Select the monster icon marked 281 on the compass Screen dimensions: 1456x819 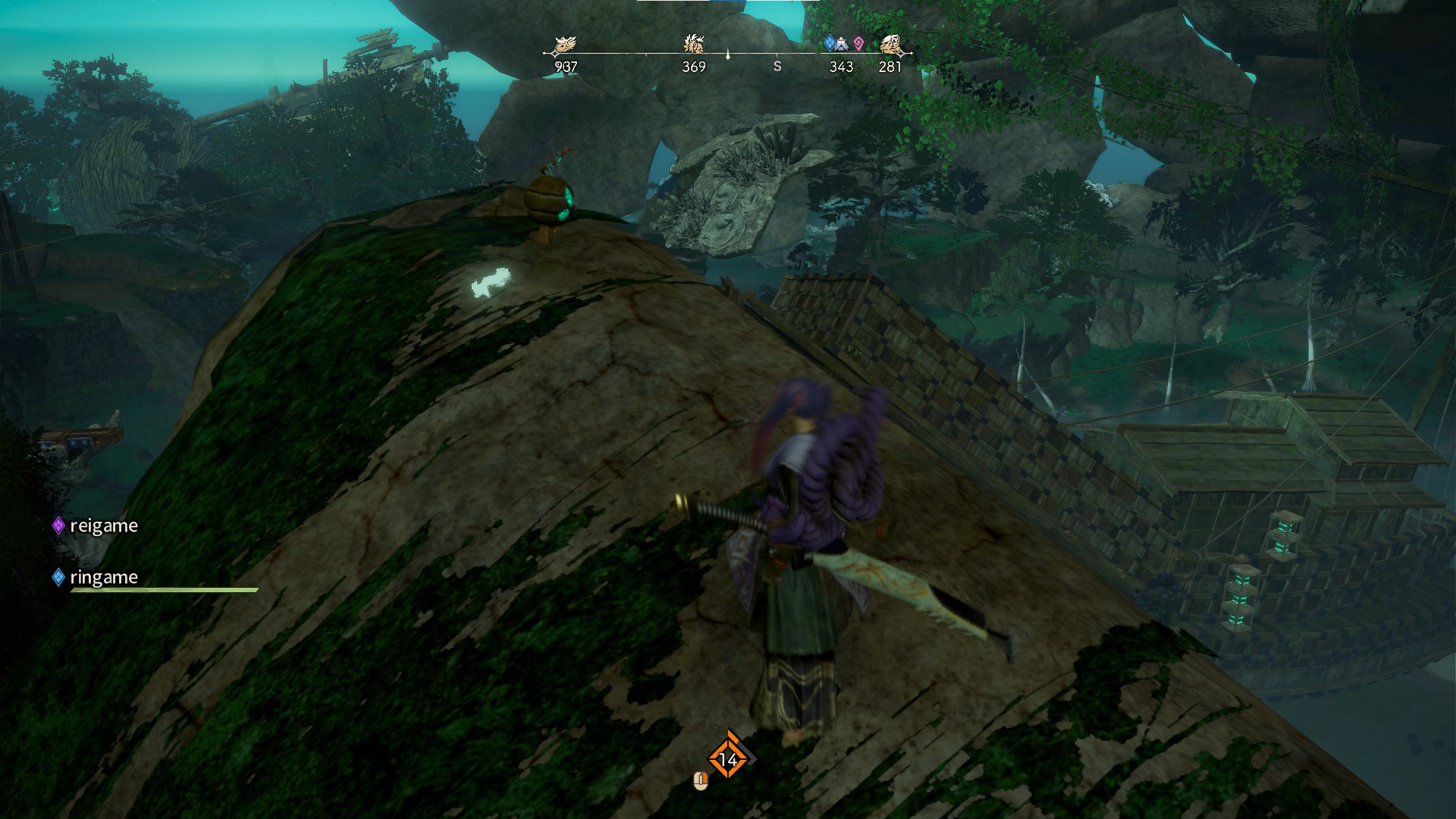(x=890, y=45)
